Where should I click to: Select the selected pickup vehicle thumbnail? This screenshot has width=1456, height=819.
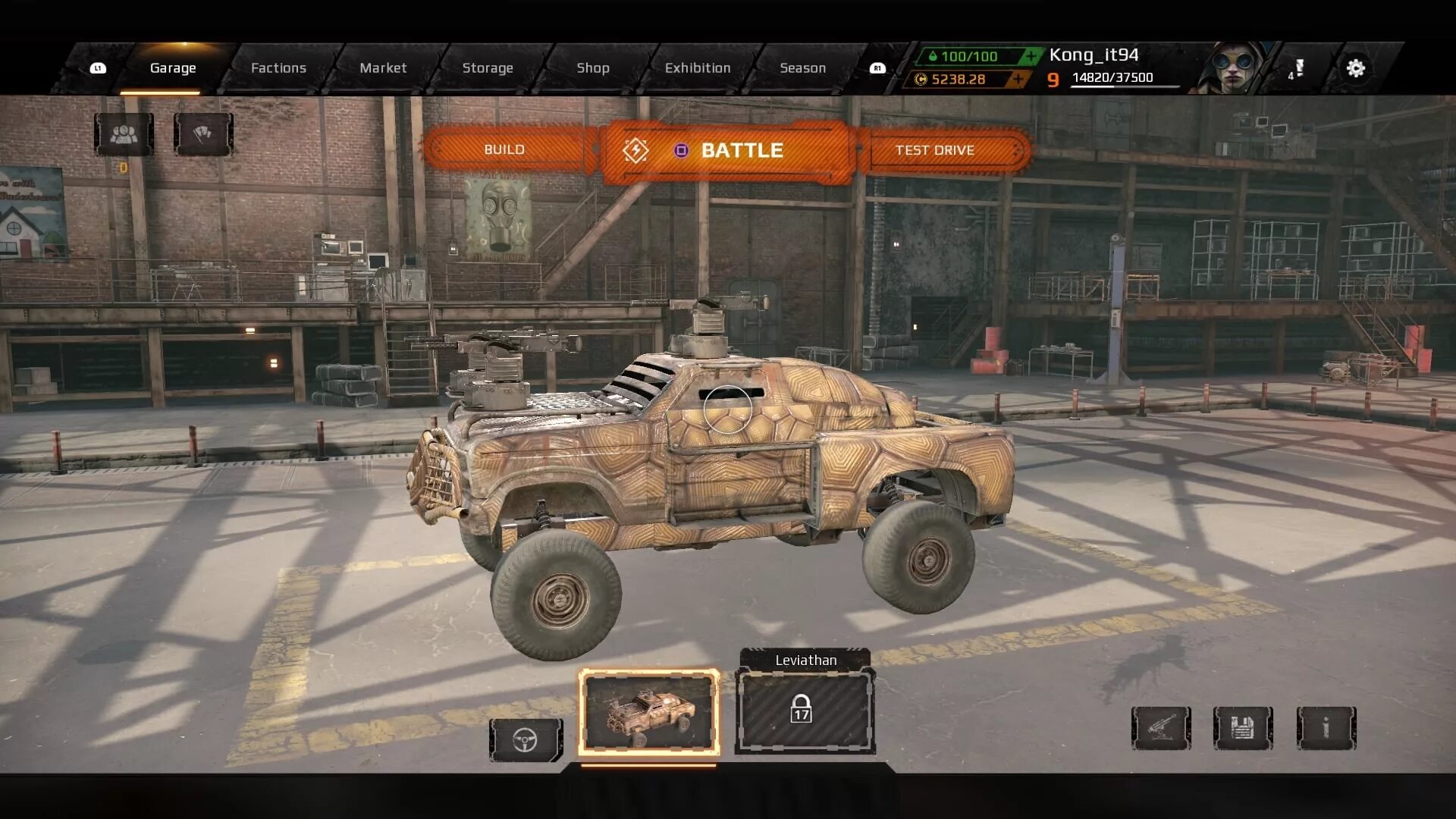(x=648, y=712)
